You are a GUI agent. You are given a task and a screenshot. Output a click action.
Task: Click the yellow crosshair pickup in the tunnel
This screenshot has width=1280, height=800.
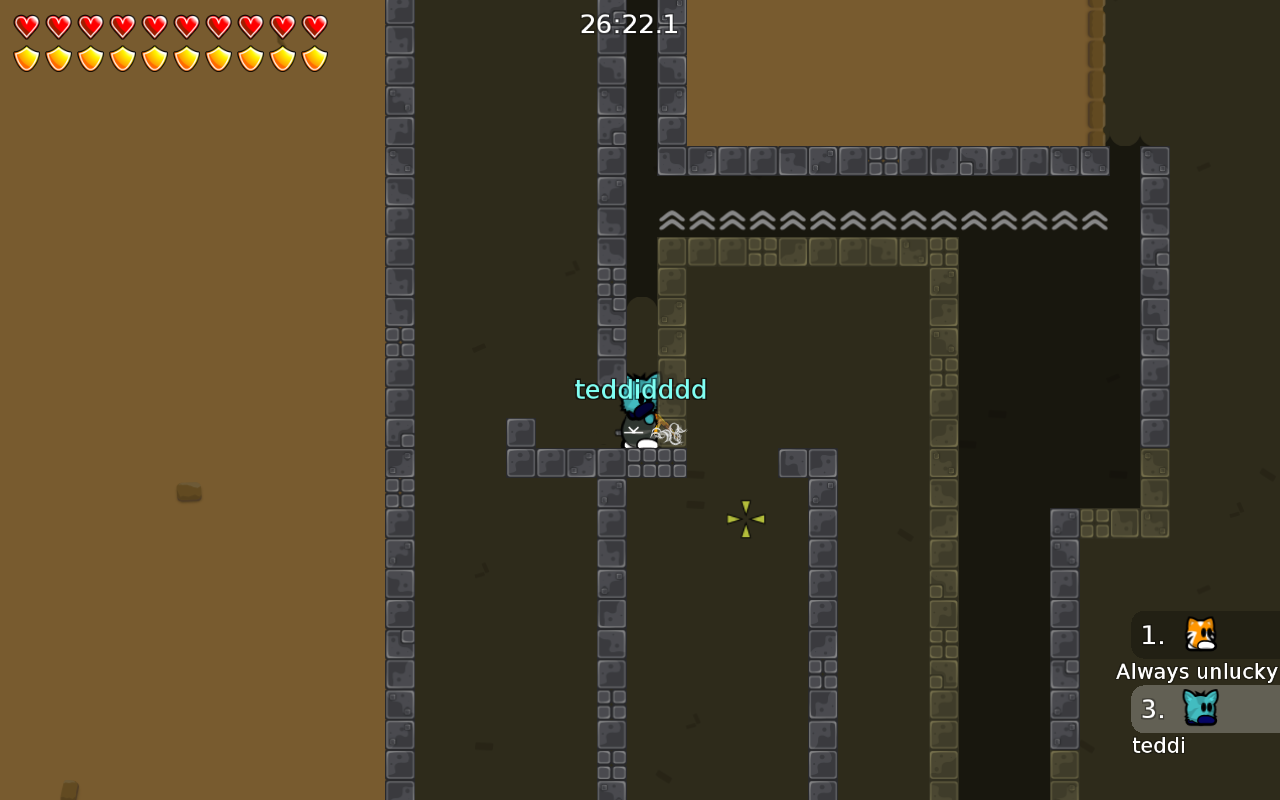click(x=746, y=519)
